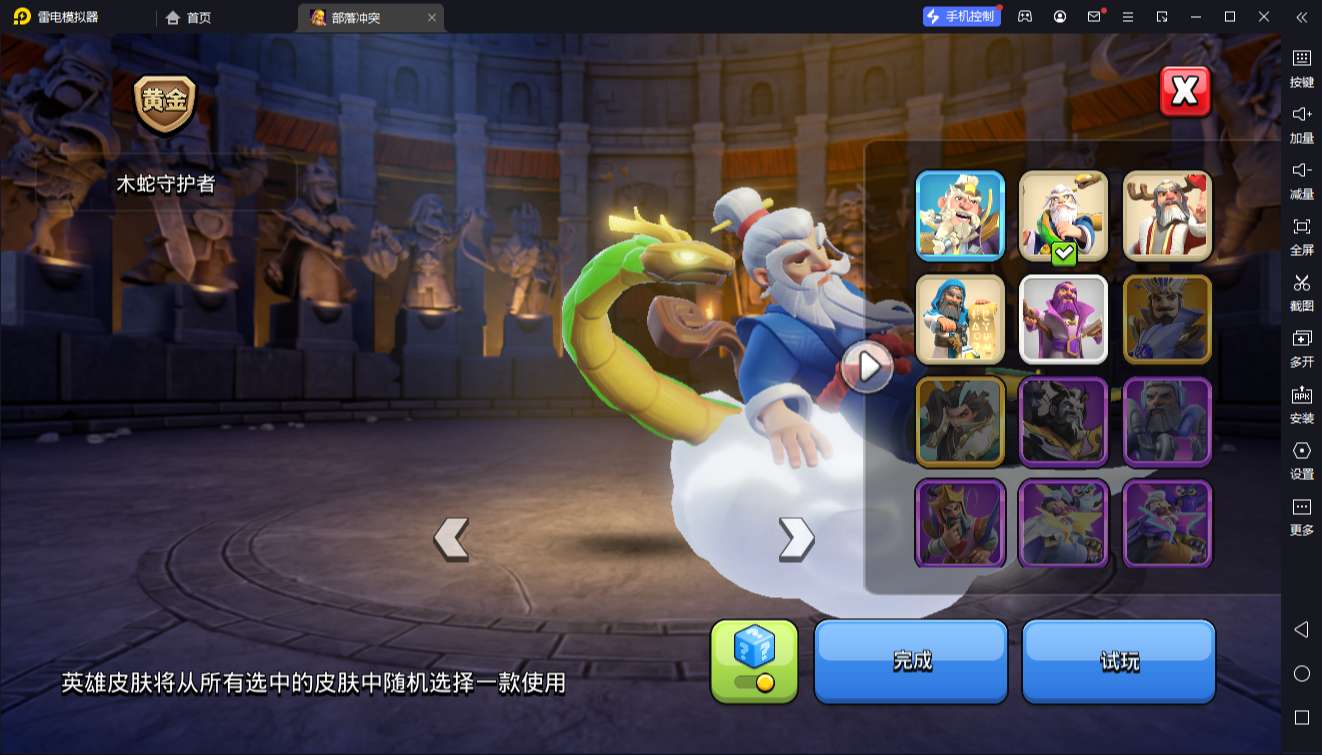Open the multi-instance manager (多开)
1322x755 pixels.
pos(1301,350)
